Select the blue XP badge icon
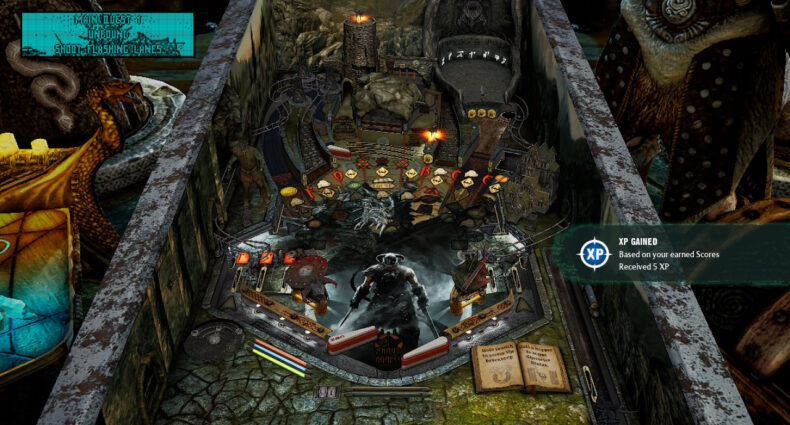This screenshot has height=425, width=790. click(x=594, y=254)
